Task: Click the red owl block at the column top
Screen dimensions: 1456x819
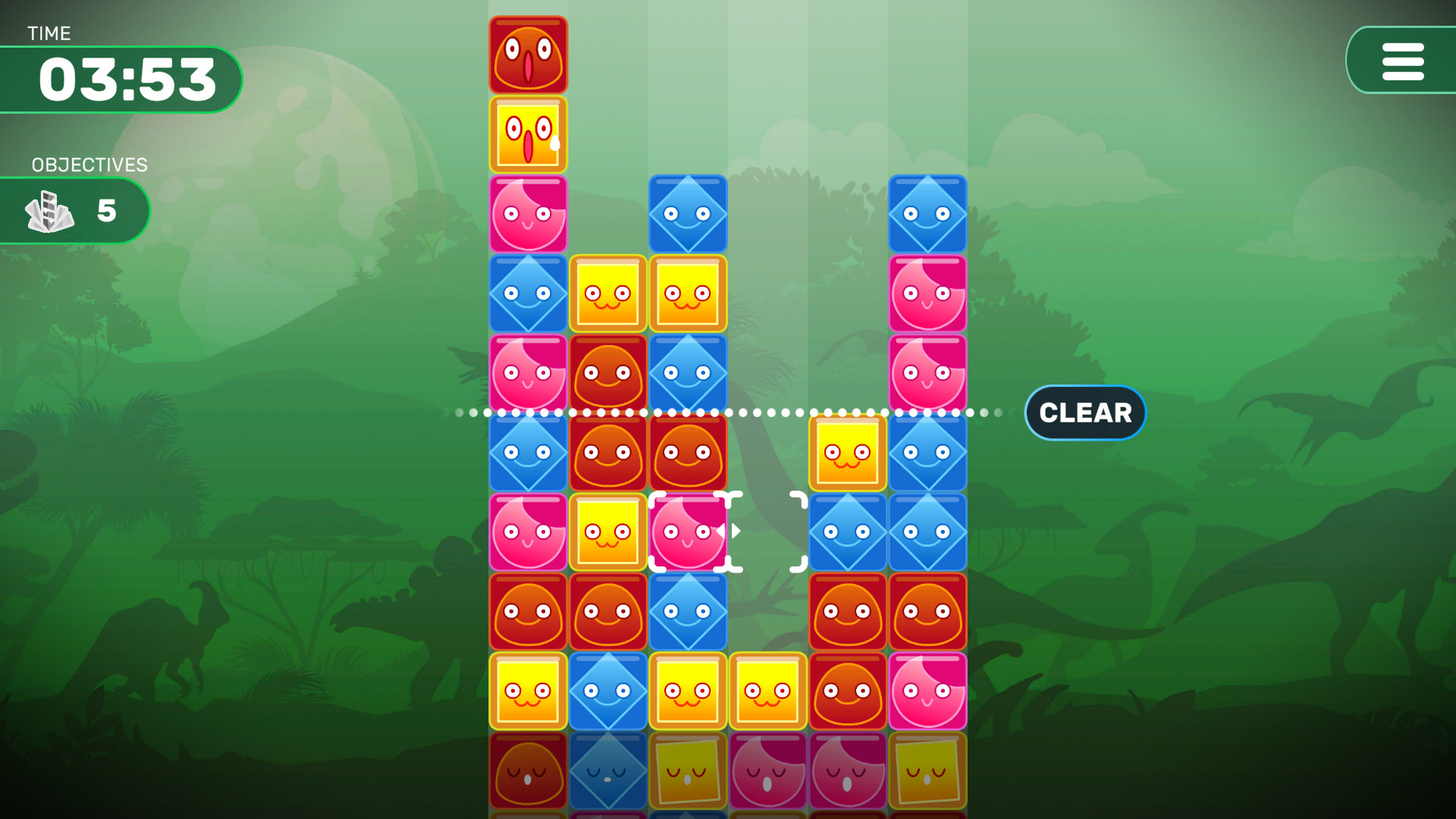Action: pos(528,53)
